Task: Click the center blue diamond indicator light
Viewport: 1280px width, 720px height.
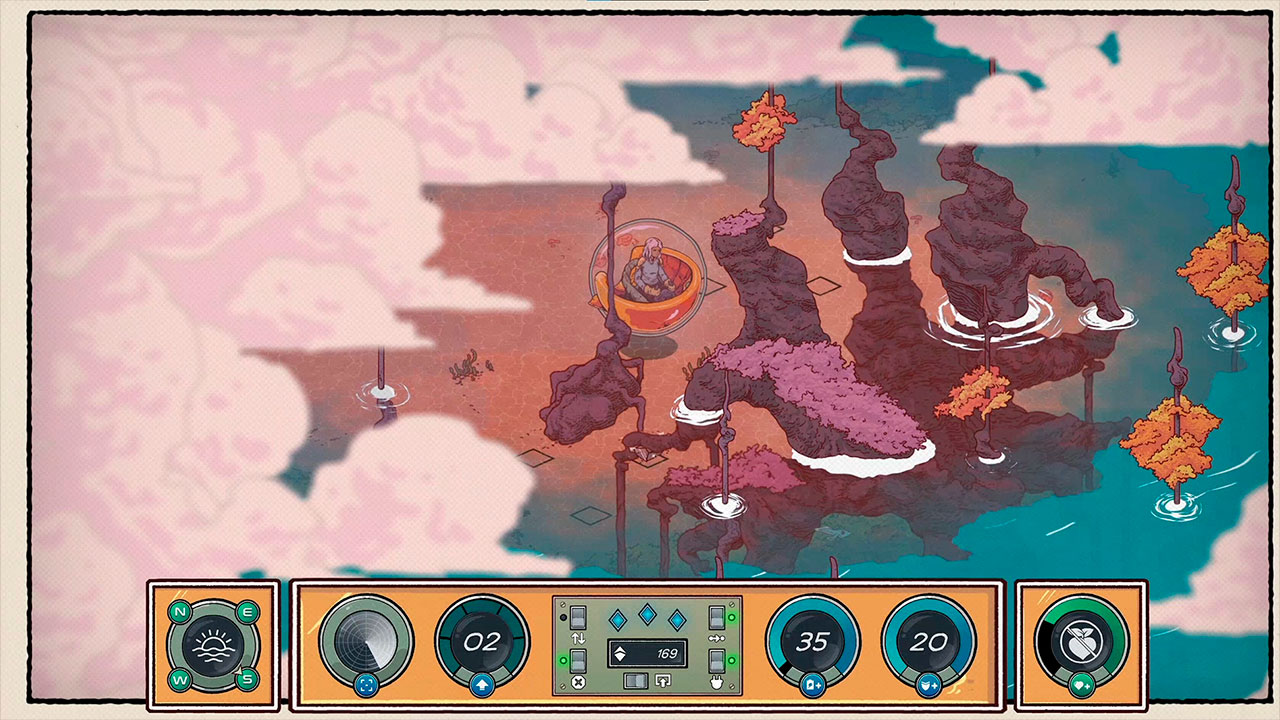Action: [x=647, y=615]
